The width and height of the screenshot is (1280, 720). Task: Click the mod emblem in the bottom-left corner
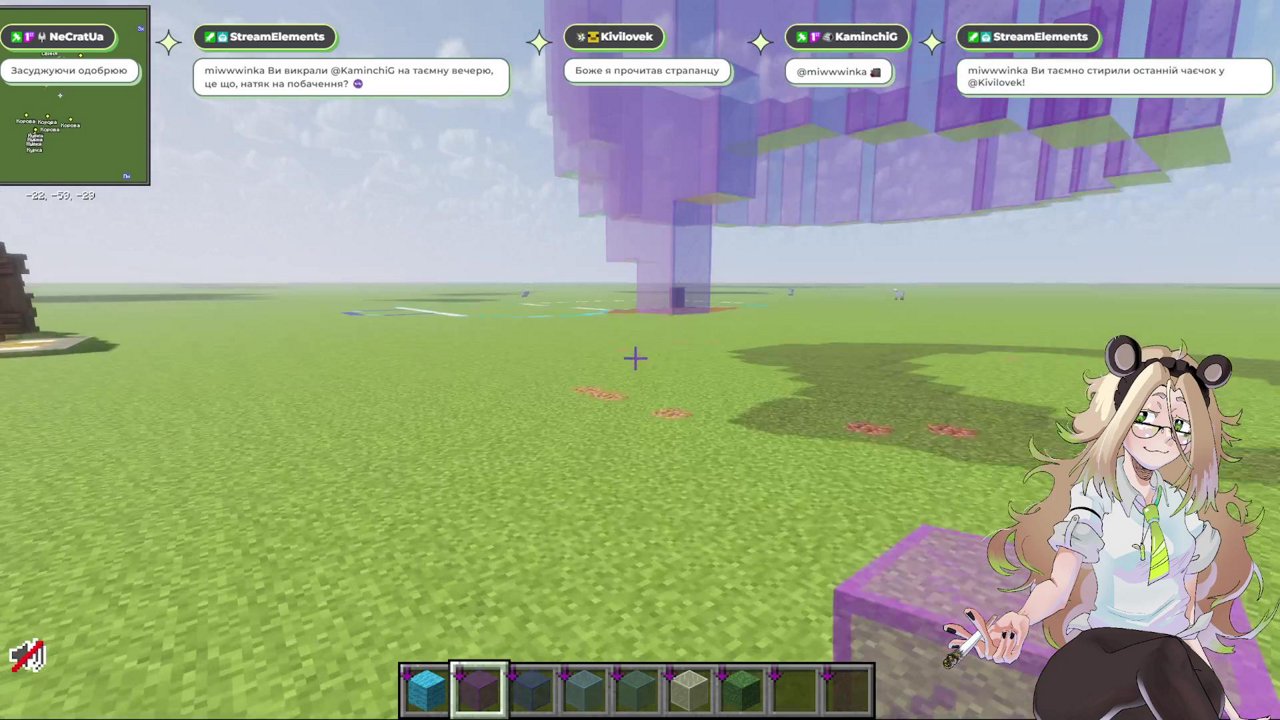pyautogui.click(x=27, y=655)
